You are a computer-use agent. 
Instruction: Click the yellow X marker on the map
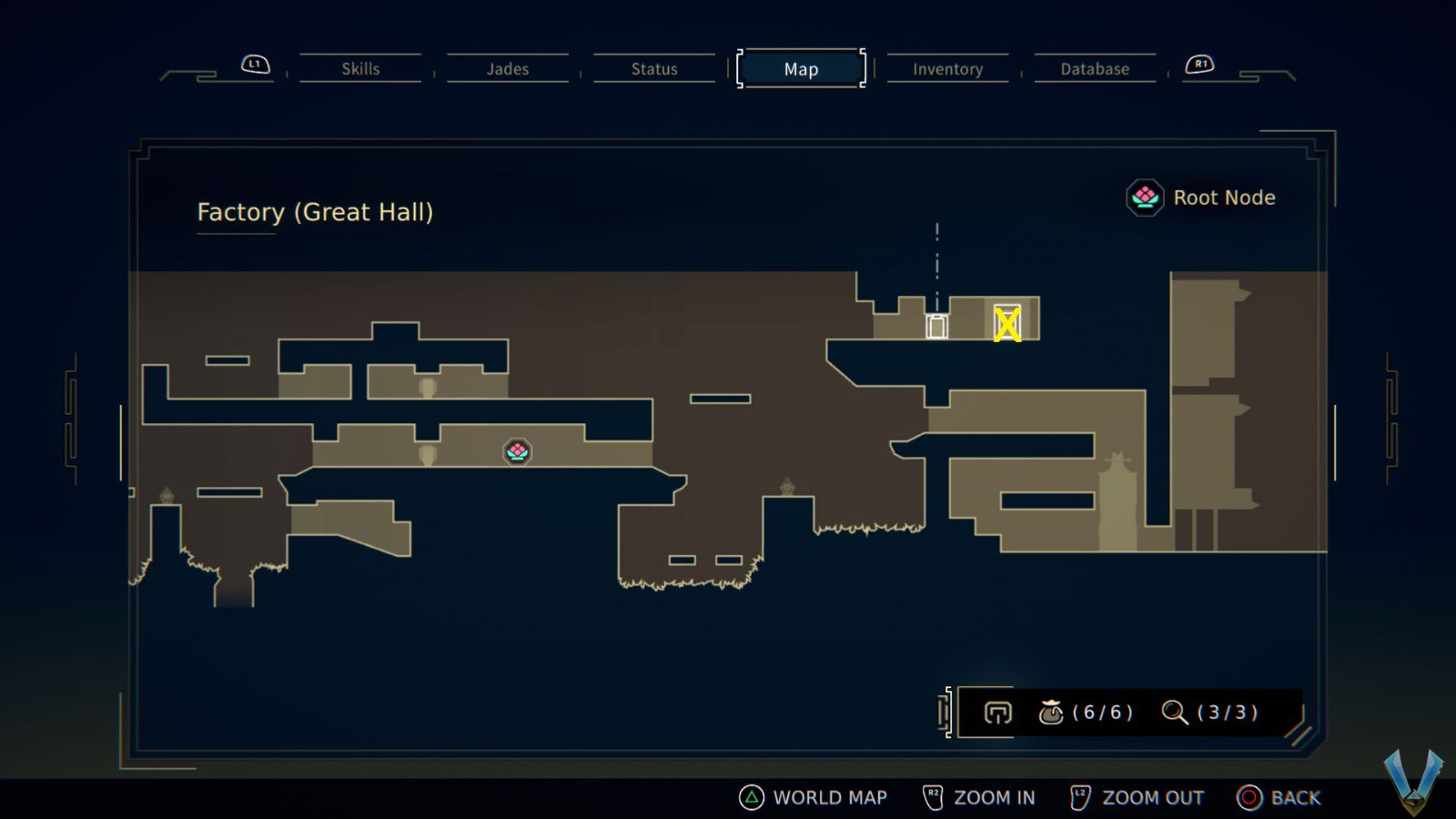pos(1008,322)
